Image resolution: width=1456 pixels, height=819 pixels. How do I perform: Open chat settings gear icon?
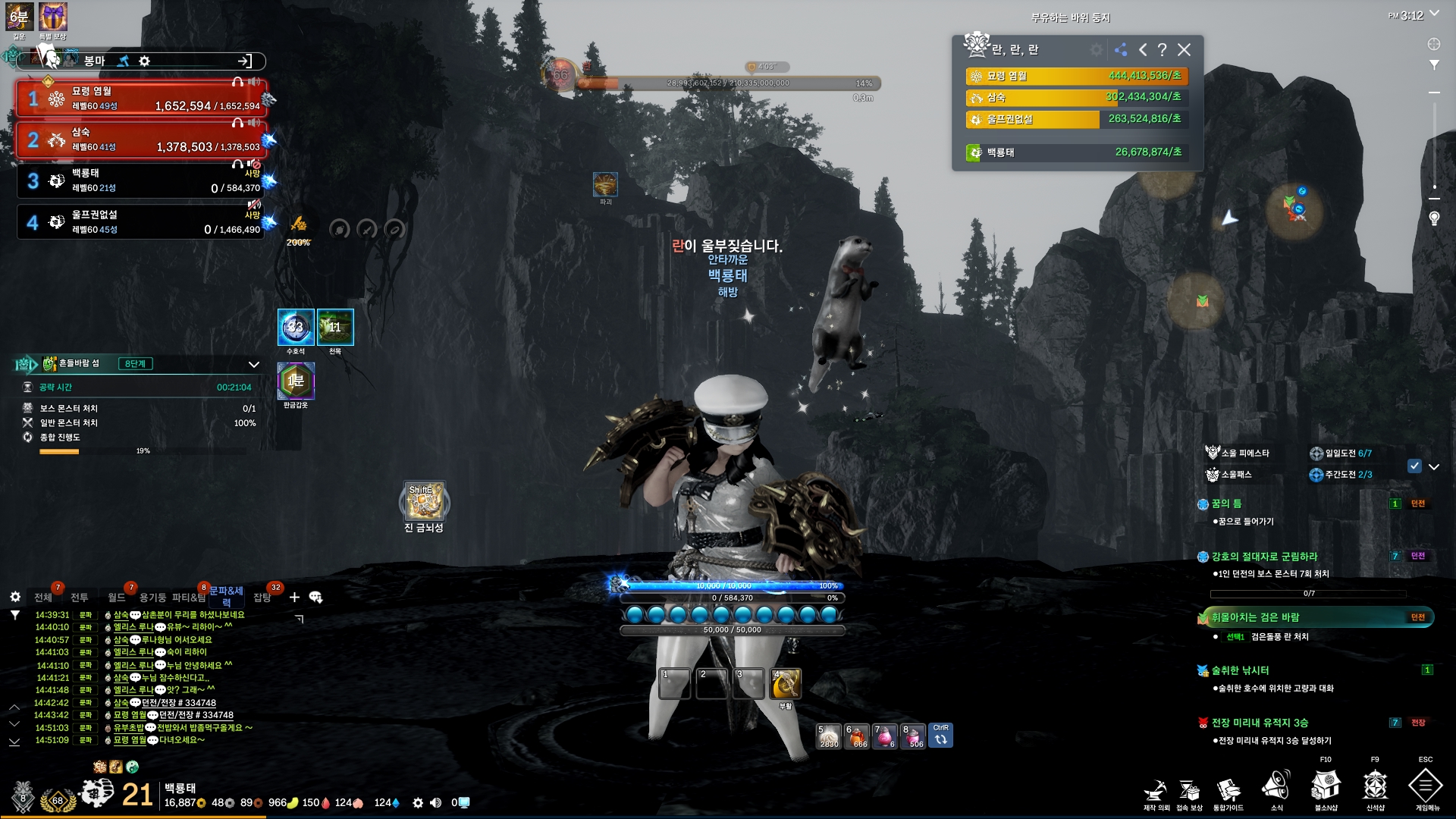(x=15, y=598)
